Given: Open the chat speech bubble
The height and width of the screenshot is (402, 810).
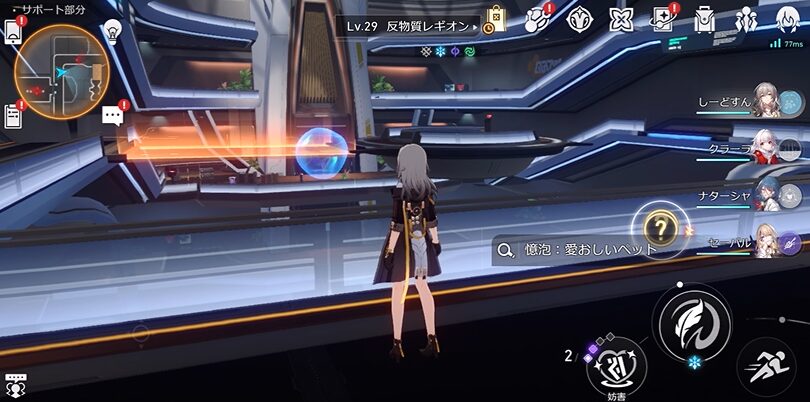Looking at the screenshot, I should click(x=113, y=115).
